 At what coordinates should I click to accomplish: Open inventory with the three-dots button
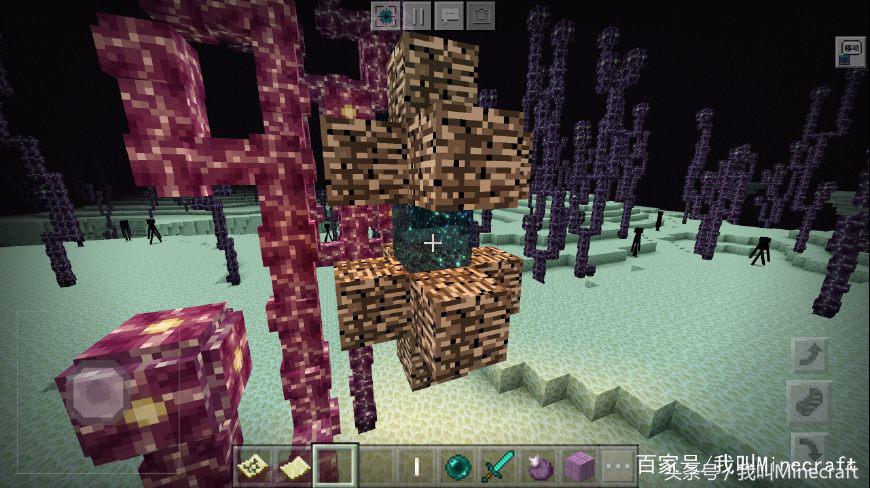pyautogui.click(x=619, y=466)
